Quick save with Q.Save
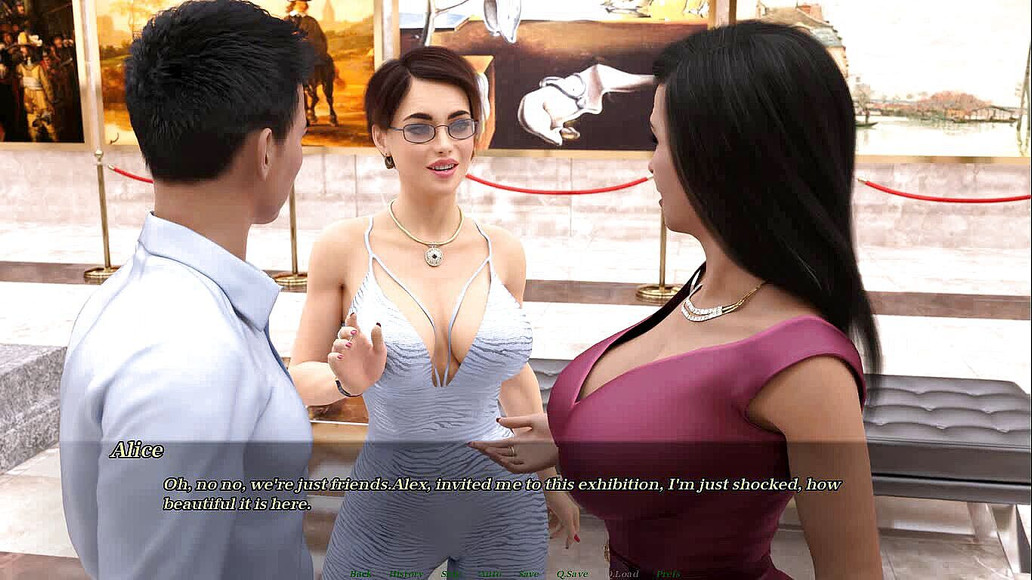This screenshot has height=580, width=1032. (571, 574)
